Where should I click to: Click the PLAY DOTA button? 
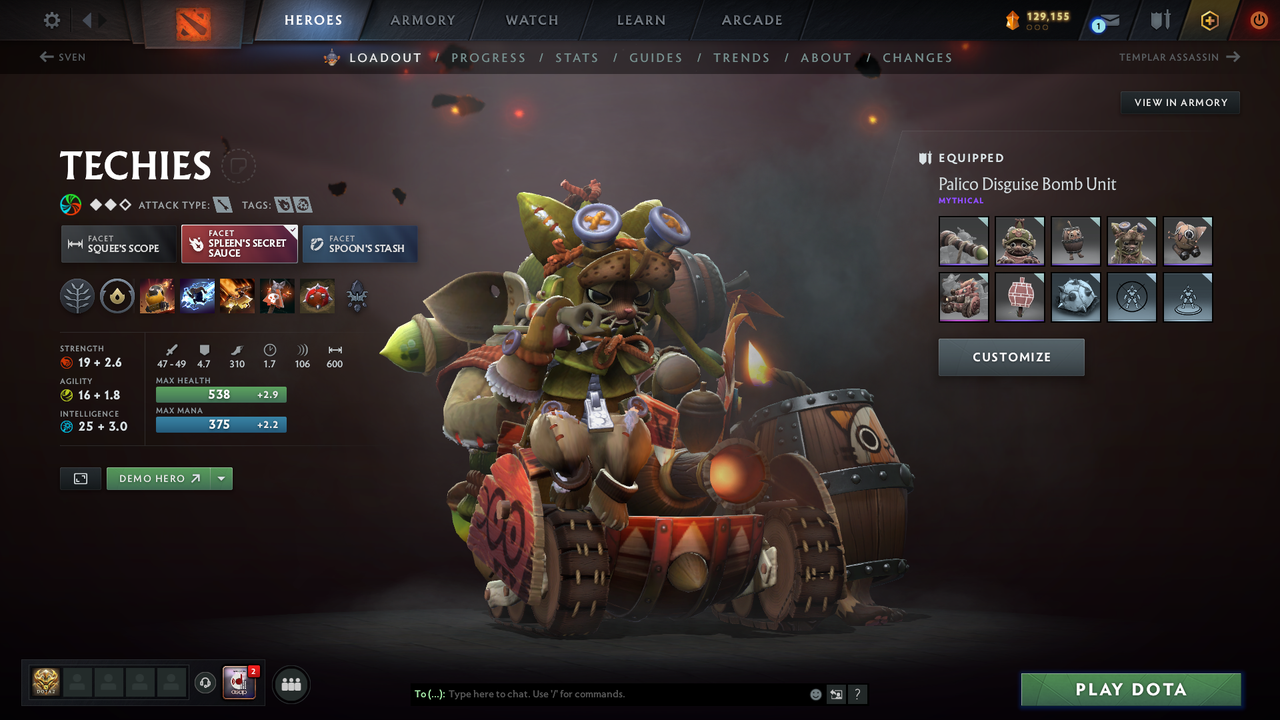pos(1130,689)
